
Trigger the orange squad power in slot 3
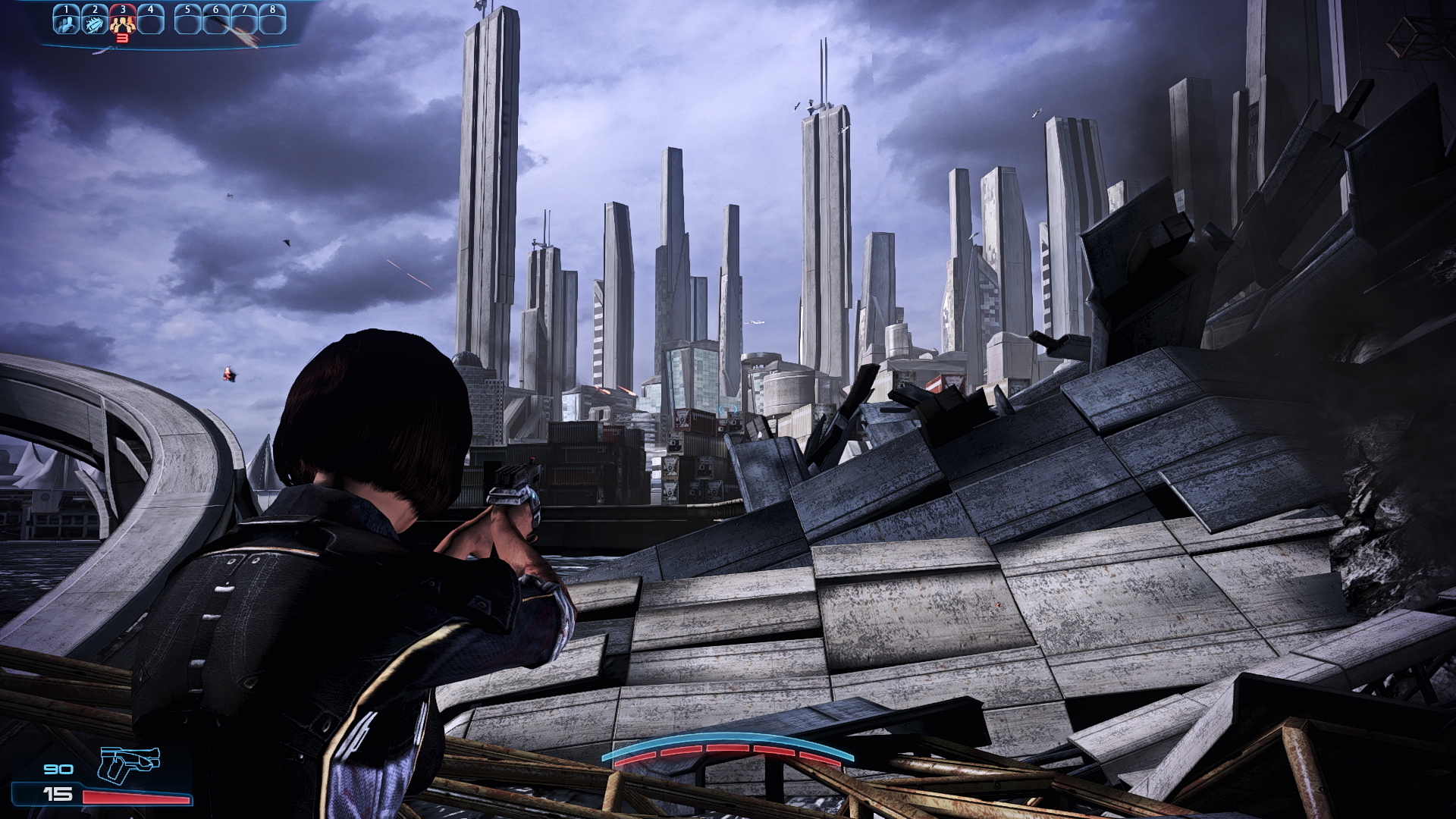click(122, 20)
